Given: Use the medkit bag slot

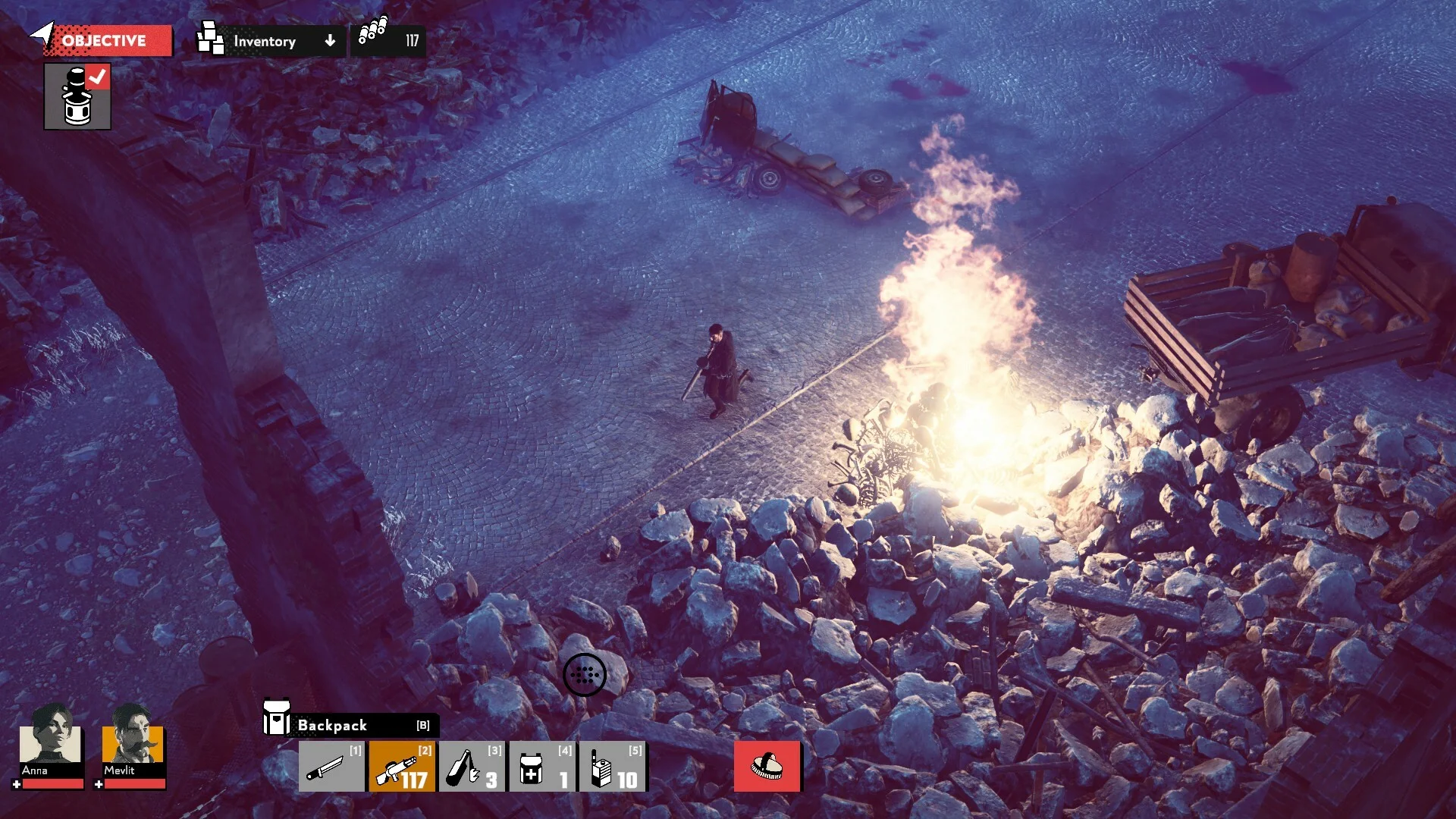Looking at the screenshot, I should pyautogui.click(x=542, y=767).
